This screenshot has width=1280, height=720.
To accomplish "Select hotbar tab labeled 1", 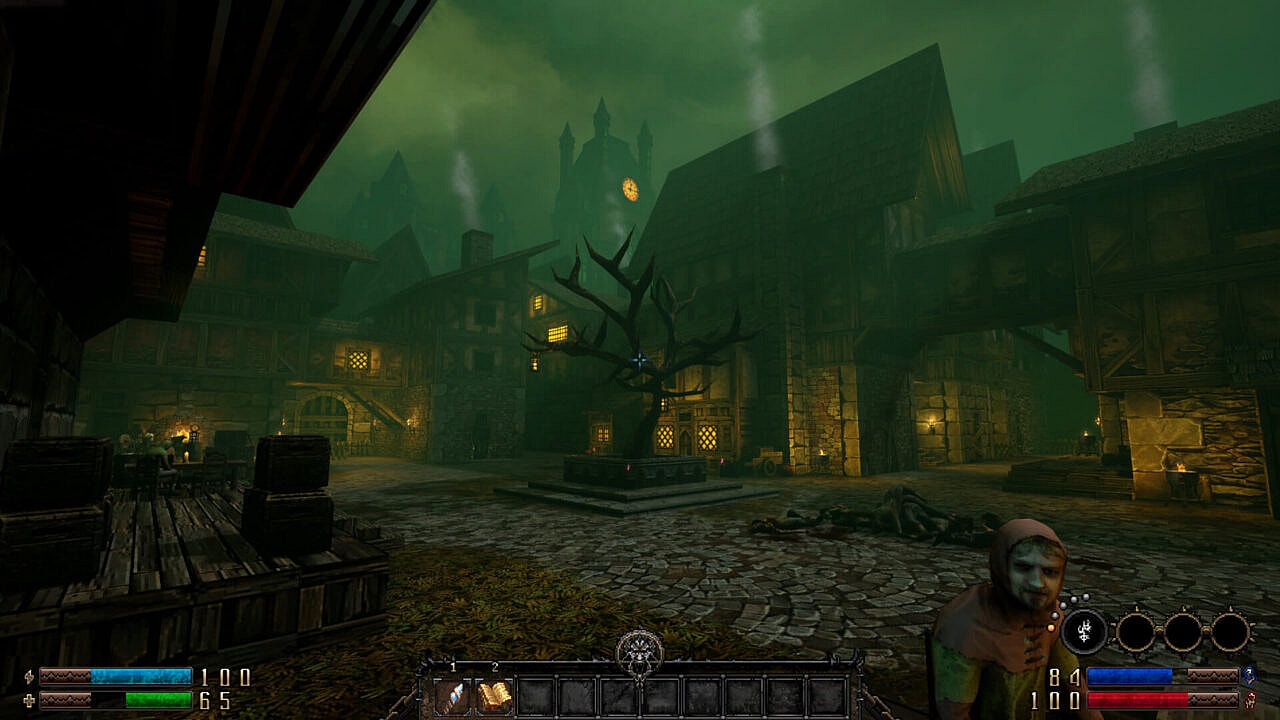I will pos(453,667).
